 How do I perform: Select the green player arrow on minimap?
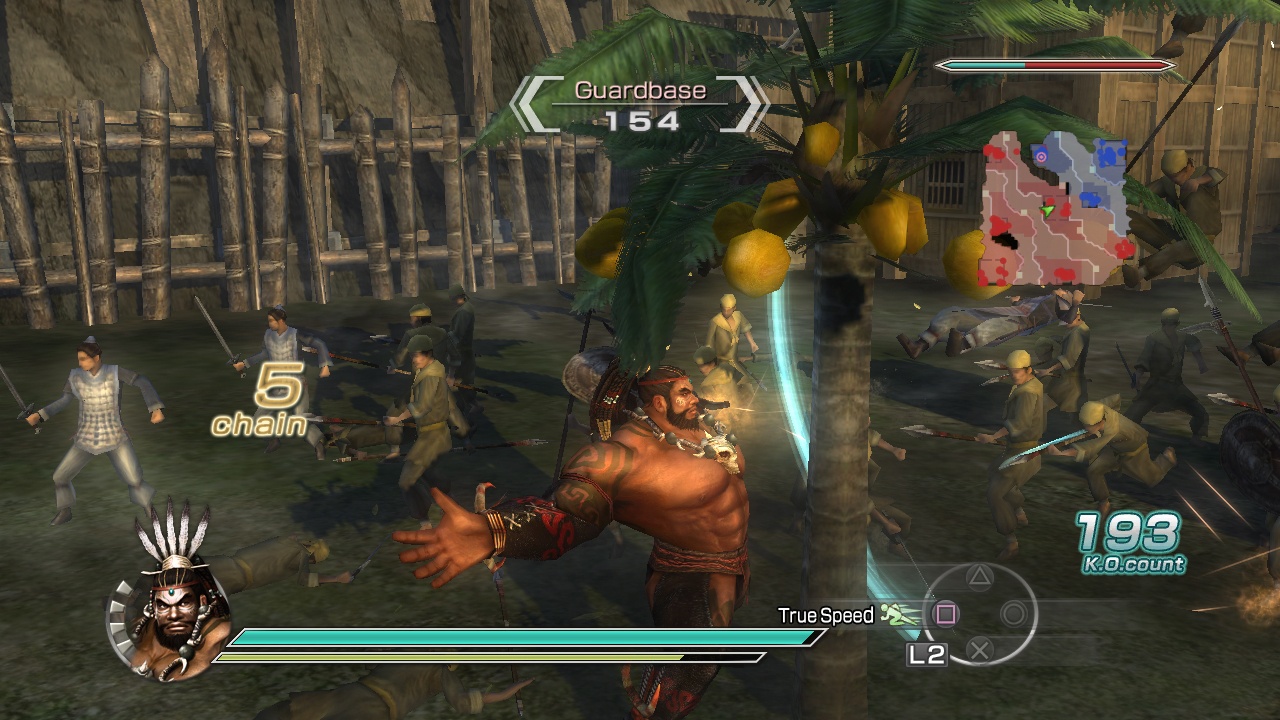coord(1048,210)
